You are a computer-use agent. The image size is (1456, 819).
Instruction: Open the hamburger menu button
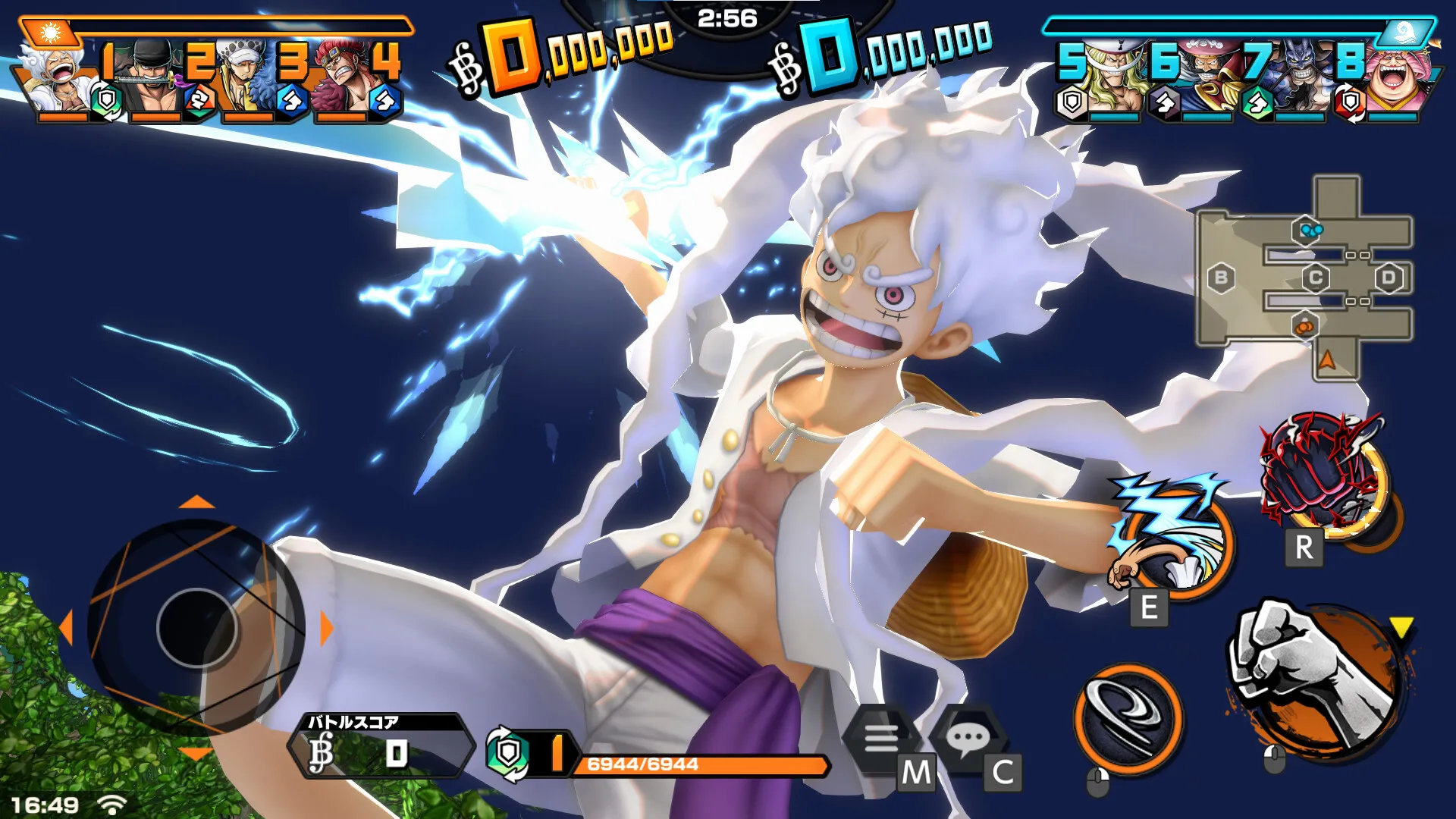881,736
